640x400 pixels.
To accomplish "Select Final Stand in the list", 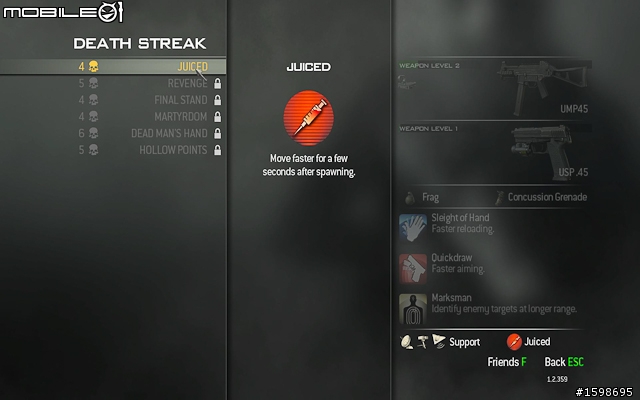I will [150, 100].
